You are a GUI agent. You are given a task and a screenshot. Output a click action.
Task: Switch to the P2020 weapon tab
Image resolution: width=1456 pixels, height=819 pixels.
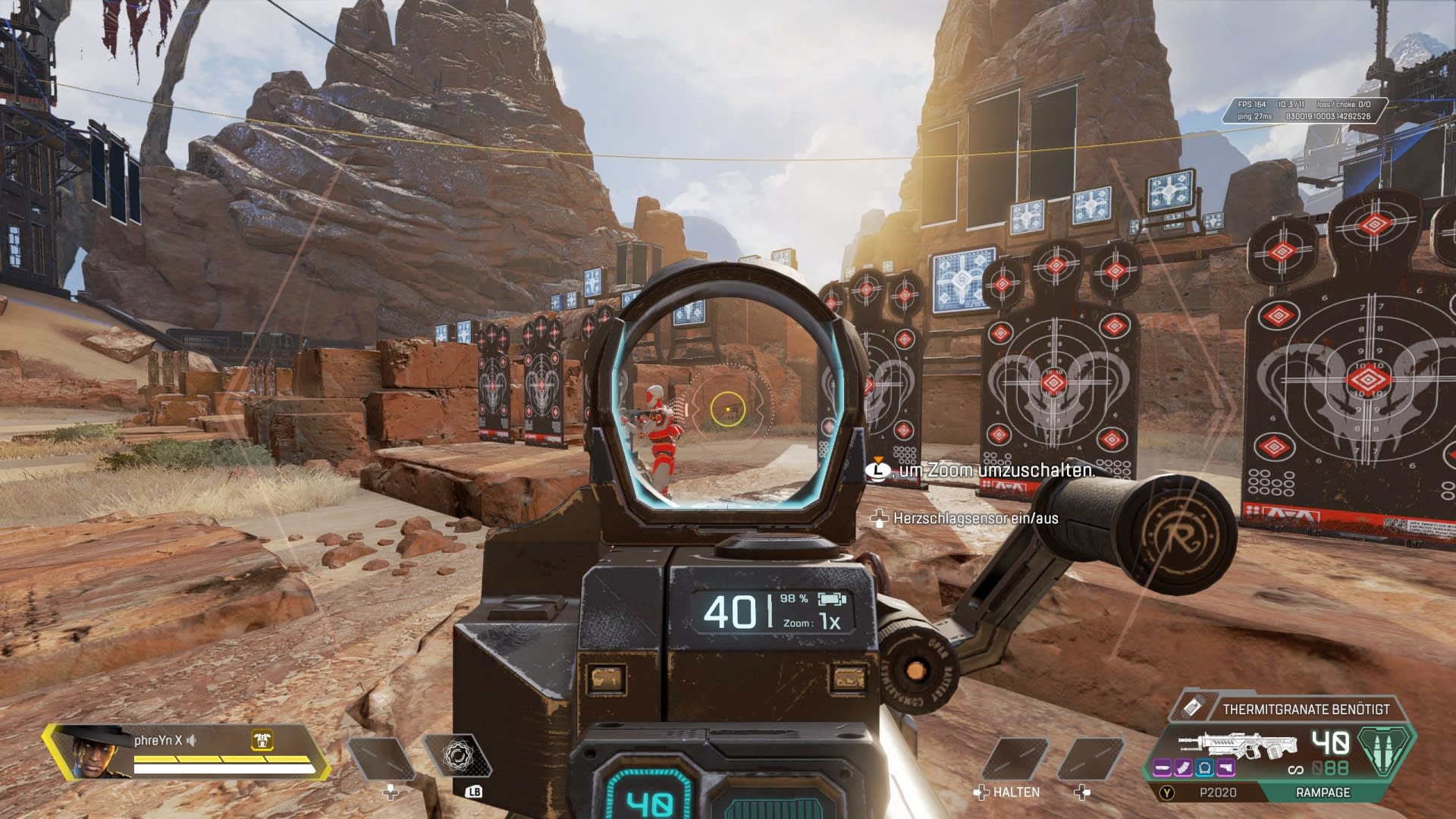click(x=1217, y=792)
